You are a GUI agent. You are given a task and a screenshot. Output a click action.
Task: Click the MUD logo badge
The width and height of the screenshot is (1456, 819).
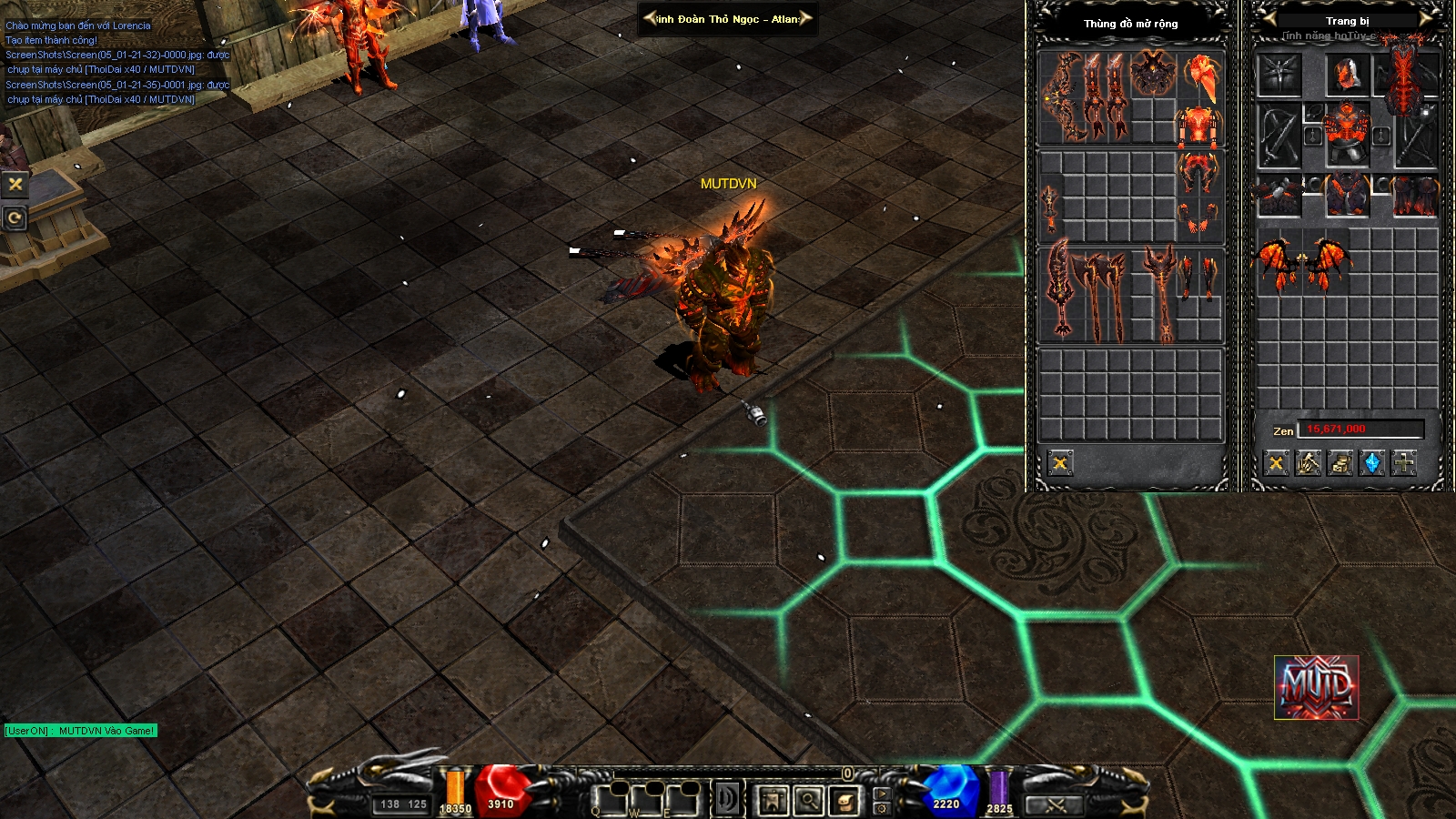[x=1316, y=687]
